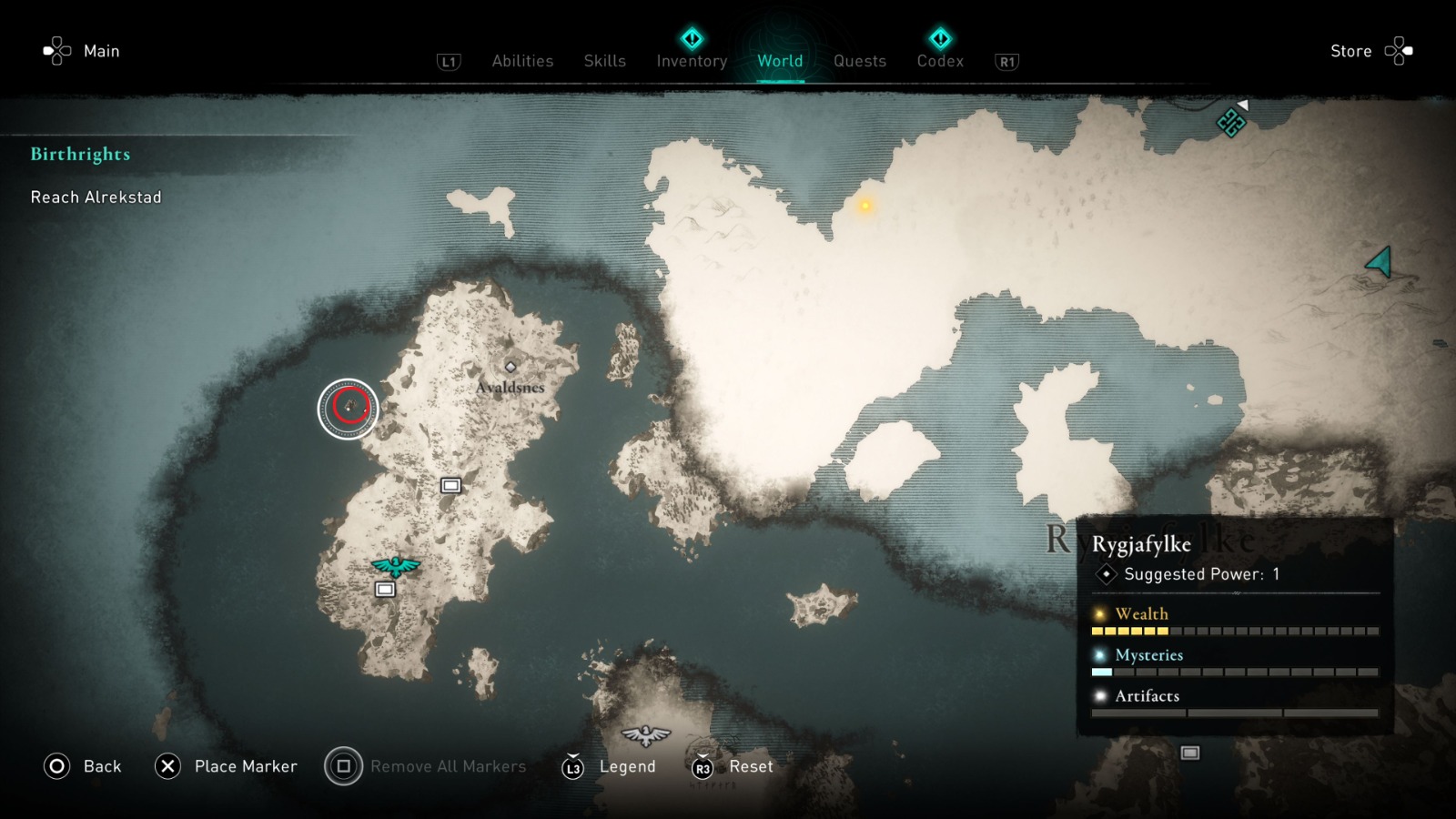Screen dimensions: 1456x819
Task: Click the controller icon next to Main
Action: pos(58,51)
